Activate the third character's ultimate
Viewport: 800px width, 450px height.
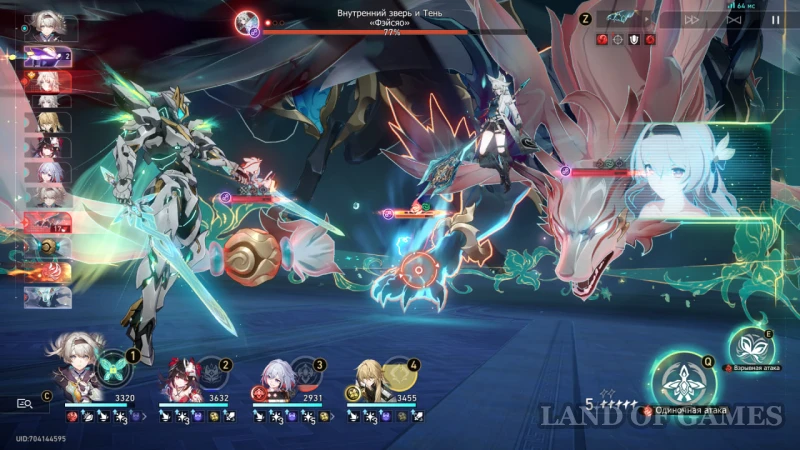point(305,372)
